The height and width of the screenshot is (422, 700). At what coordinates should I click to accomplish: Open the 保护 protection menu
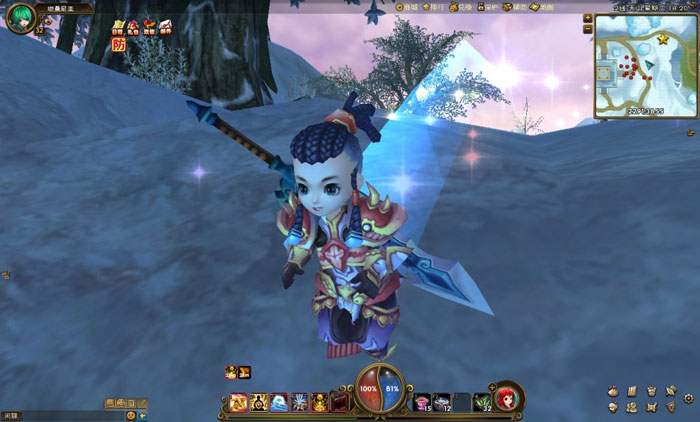487,7
